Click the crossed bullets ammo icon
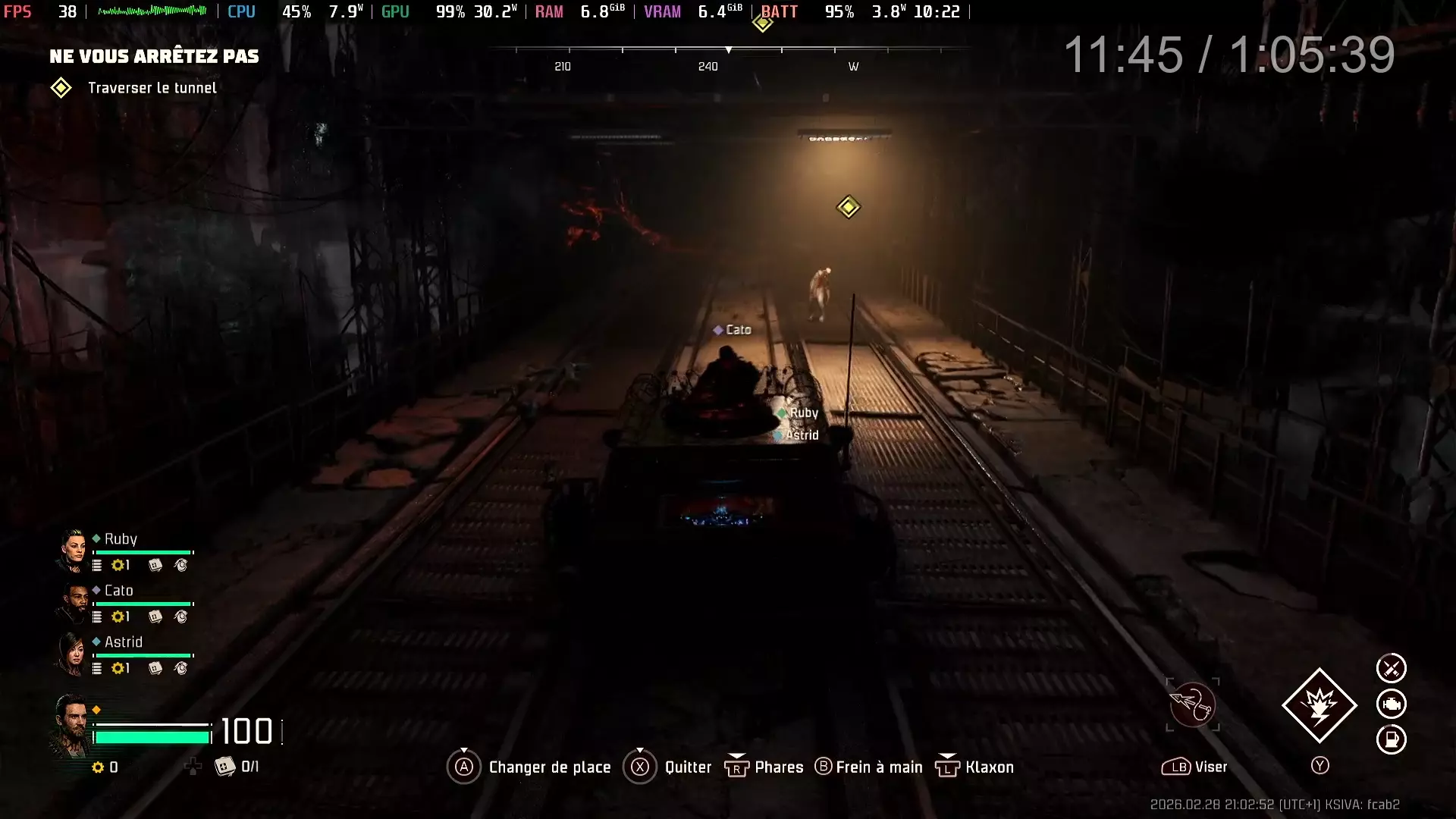This screenshot has height=819, width=1456. click(x=1391, y=668)
